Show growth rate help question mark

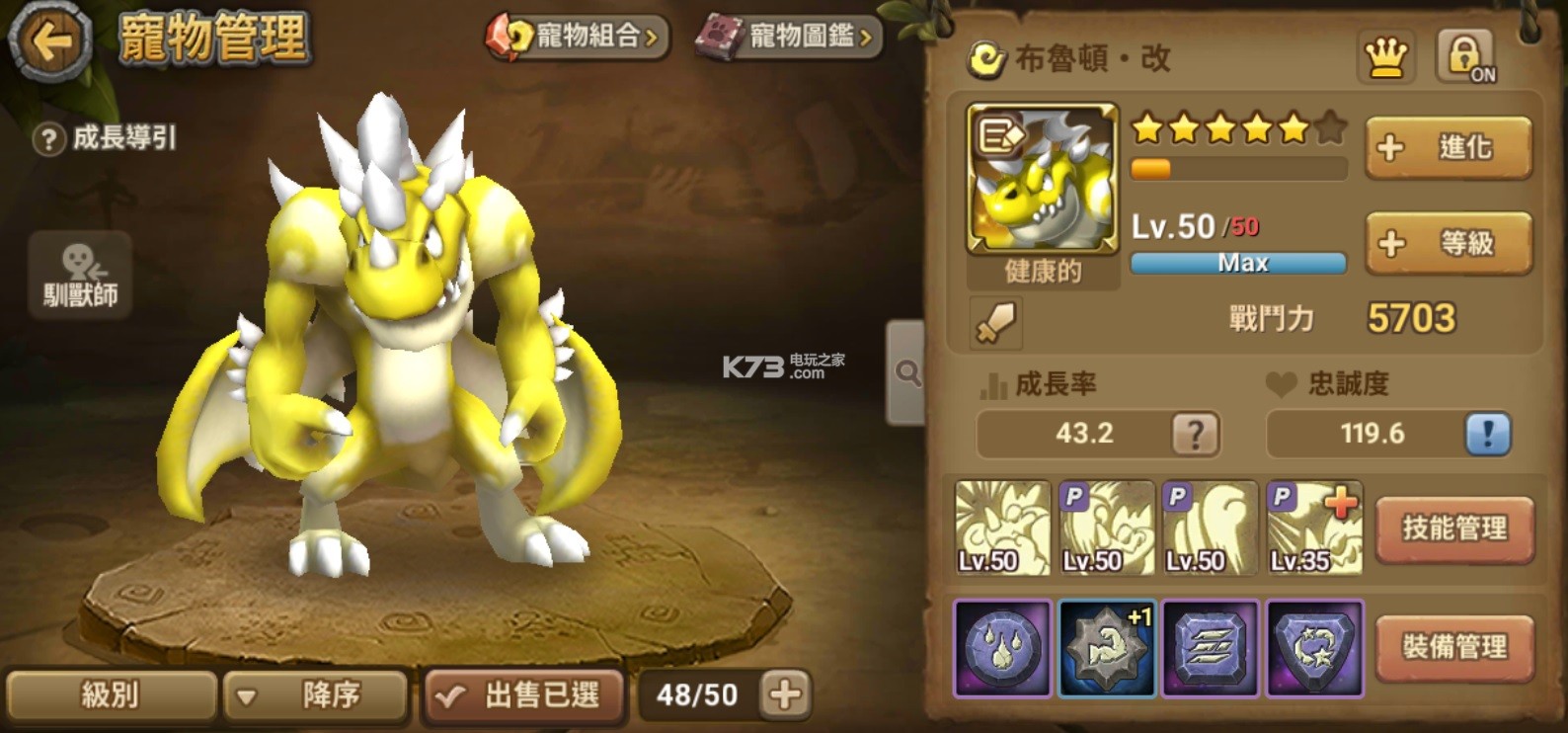pyautogui.click(x=1195, y=434)
